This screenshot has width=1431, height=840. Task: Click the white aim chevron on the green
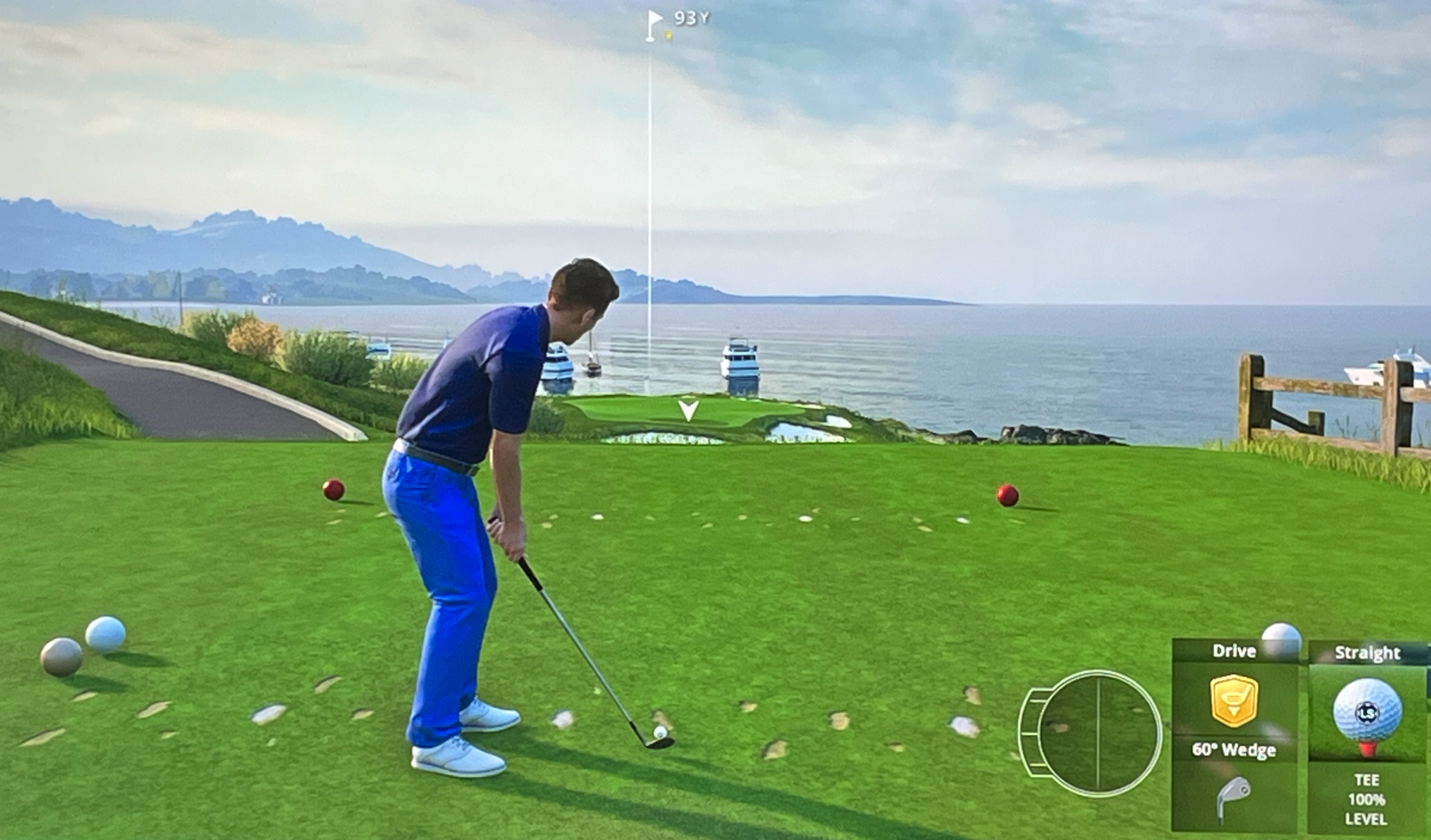(x=688, y=410)
